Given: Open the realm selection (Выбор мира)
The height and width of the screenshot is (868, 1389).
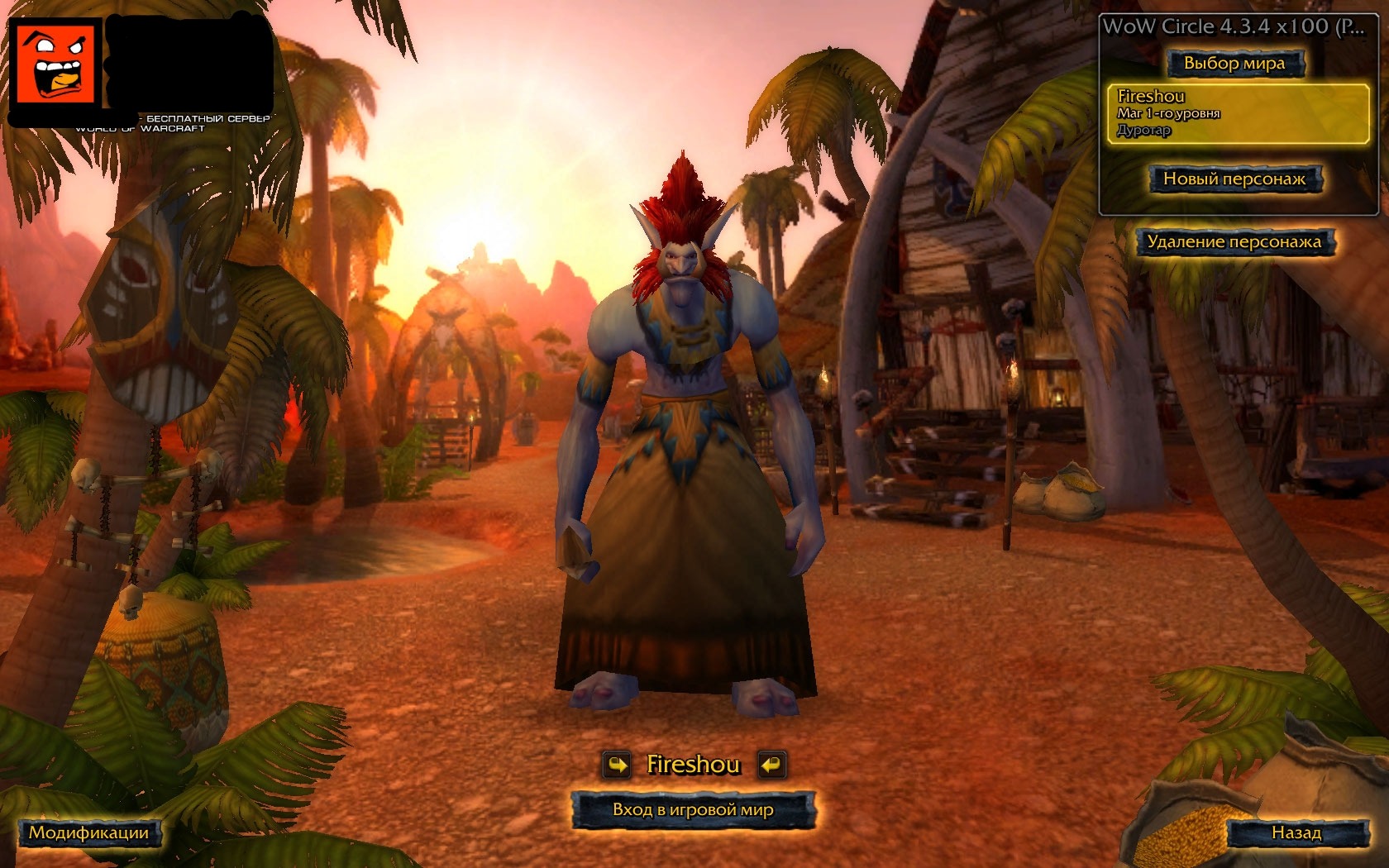Looking at the screenshot, I should [x=1234, y=64].
